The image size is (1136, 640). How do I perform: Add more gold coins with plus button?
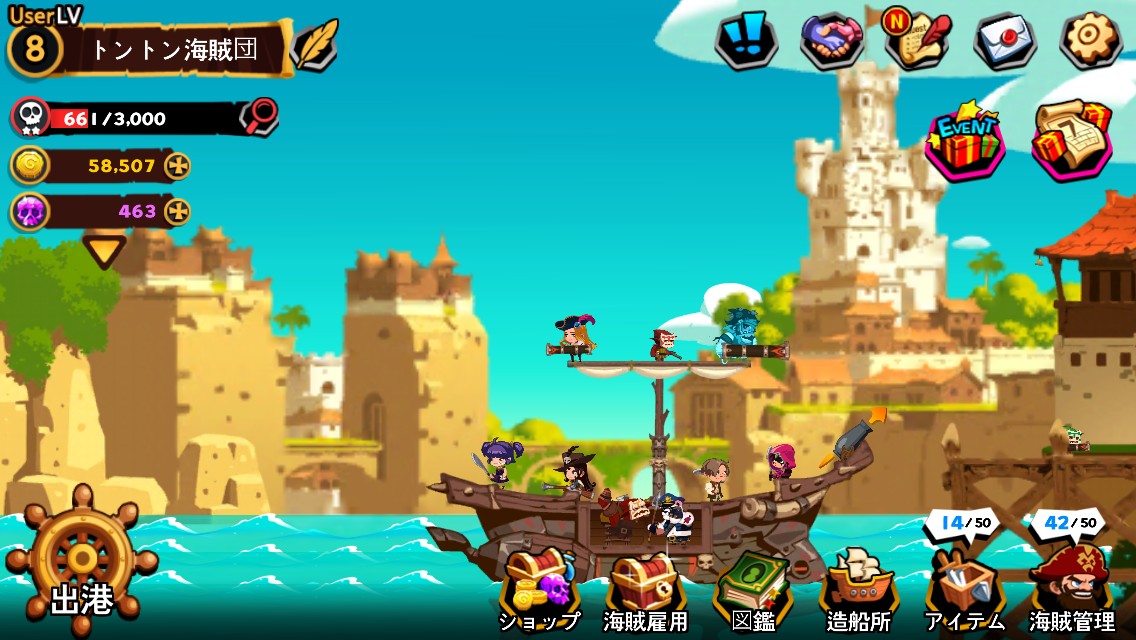click(177, 165)
